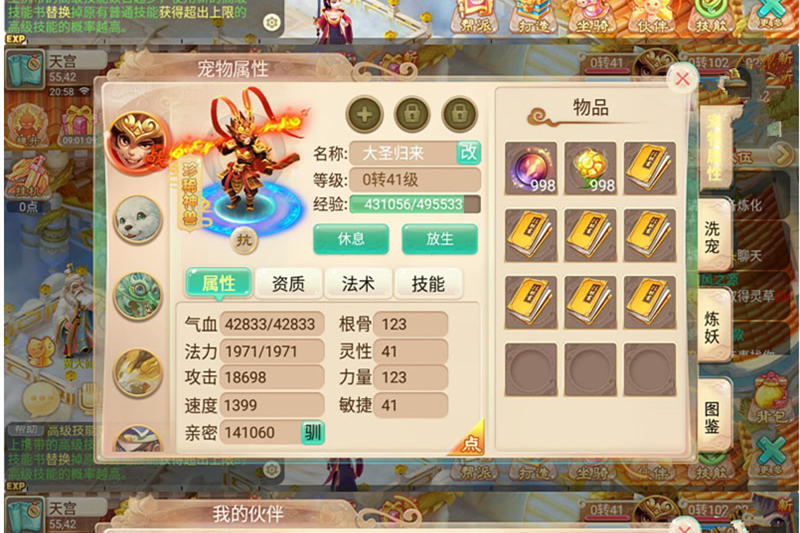Viewport: 800px width, 533px height.
Task: Switch to the 炼妖 refine side tab
Action: (712, 322)
